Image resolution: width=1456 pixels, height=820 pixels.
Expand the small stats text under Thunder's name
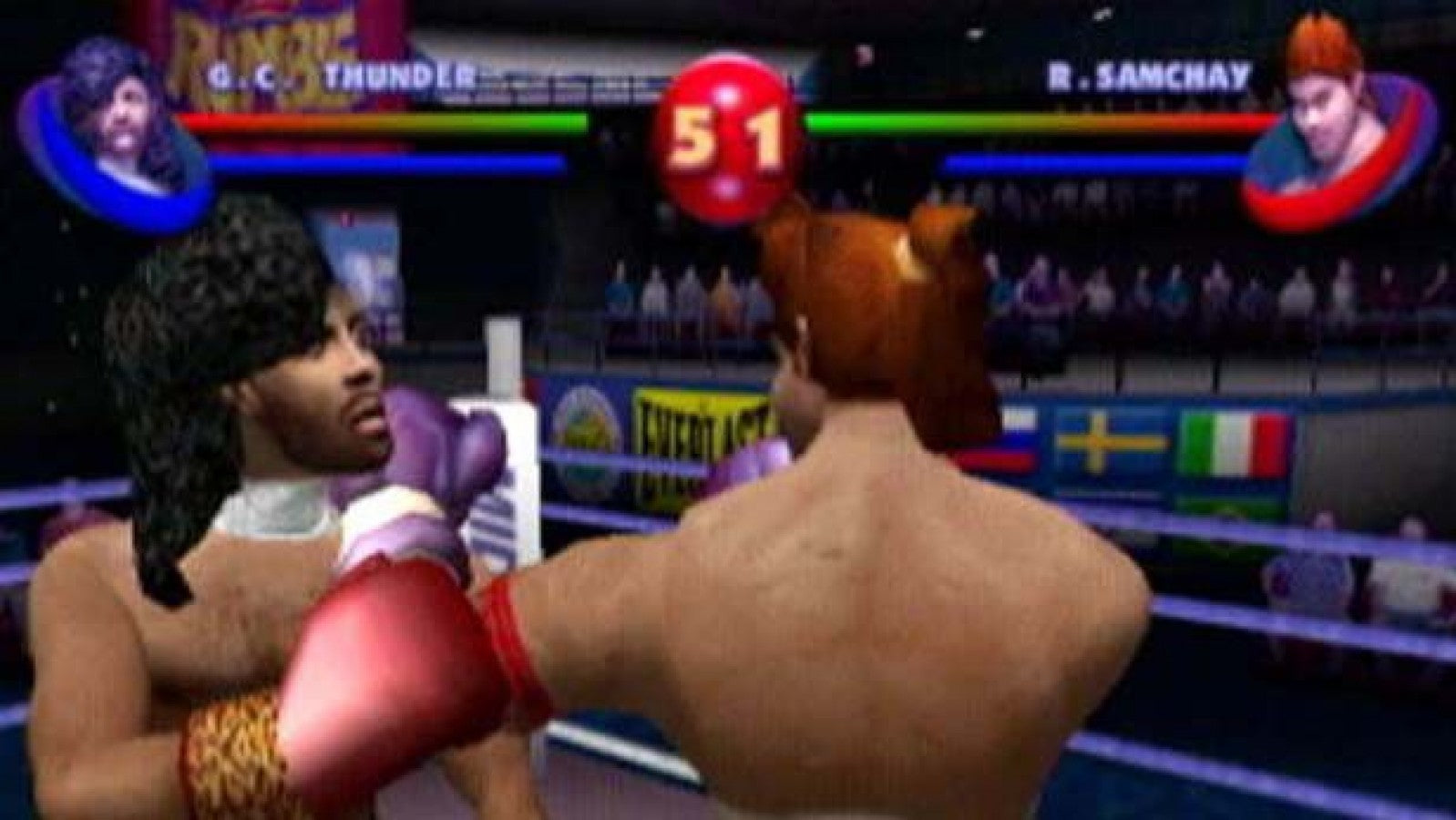point(538,82)
